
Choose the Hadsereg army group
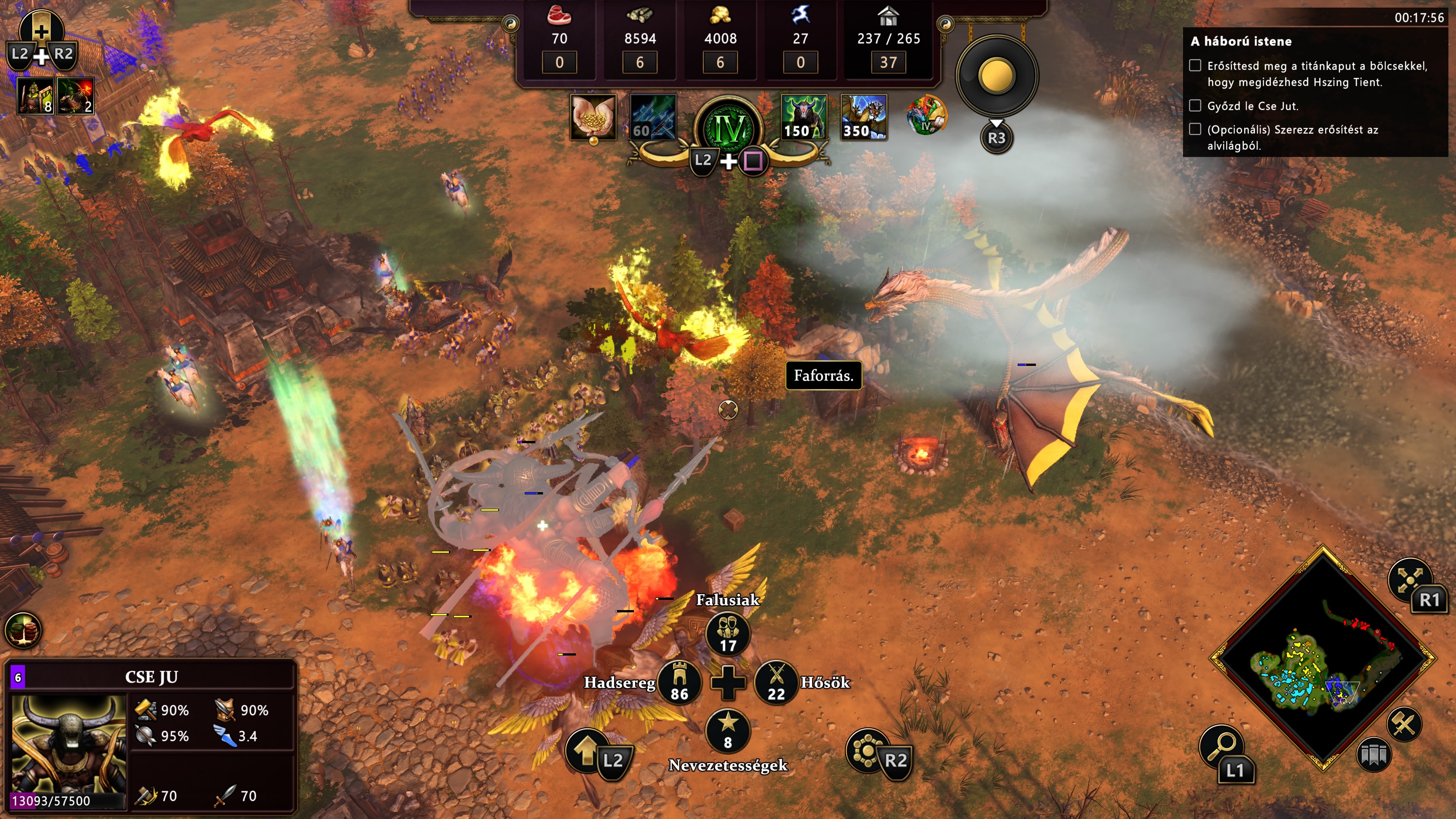[x=679, y=682]
